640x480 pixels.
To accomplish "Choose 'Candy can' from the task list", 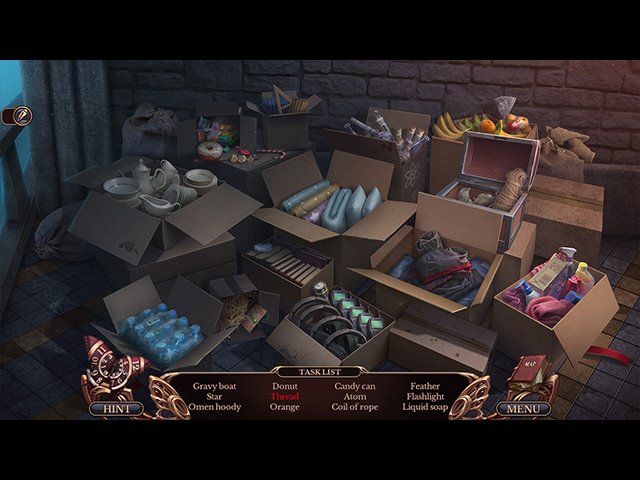I will [355, 385].
